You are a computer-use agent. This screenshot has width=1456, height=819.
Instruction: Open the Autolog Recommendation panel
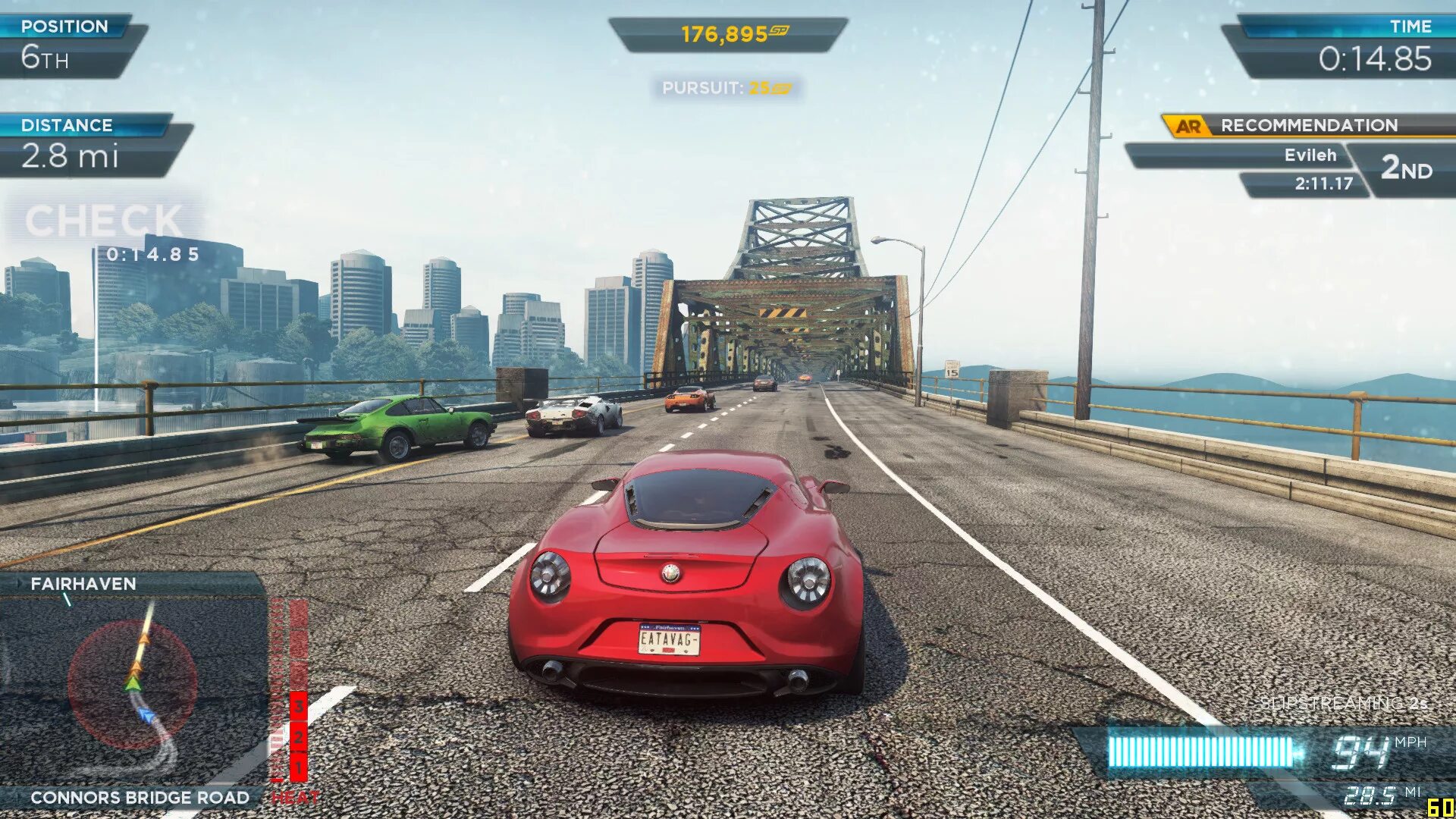[x=1307, y=126]
